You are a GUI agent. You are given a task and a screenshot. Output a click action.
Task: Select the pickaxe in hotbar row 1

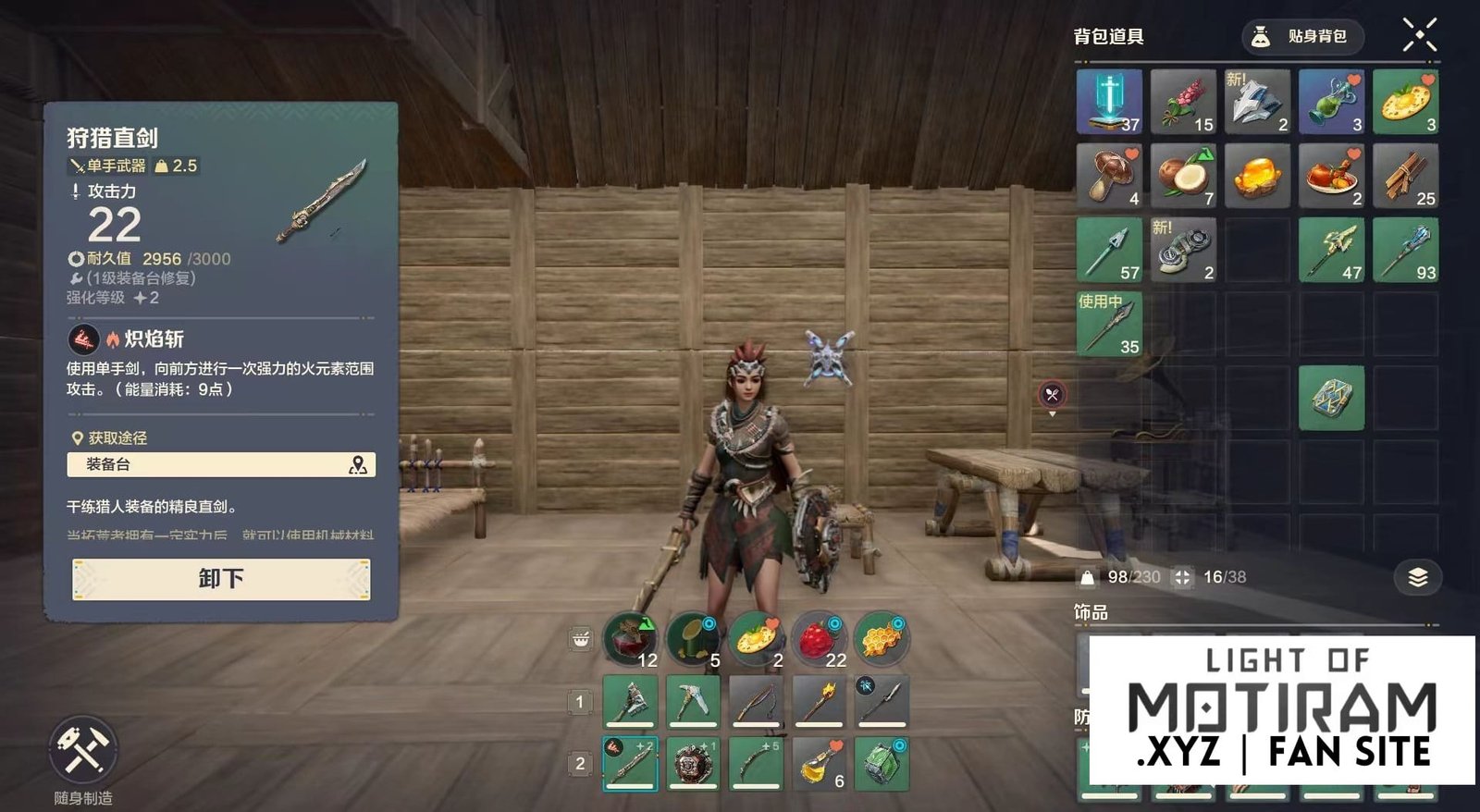click(693, 700)
